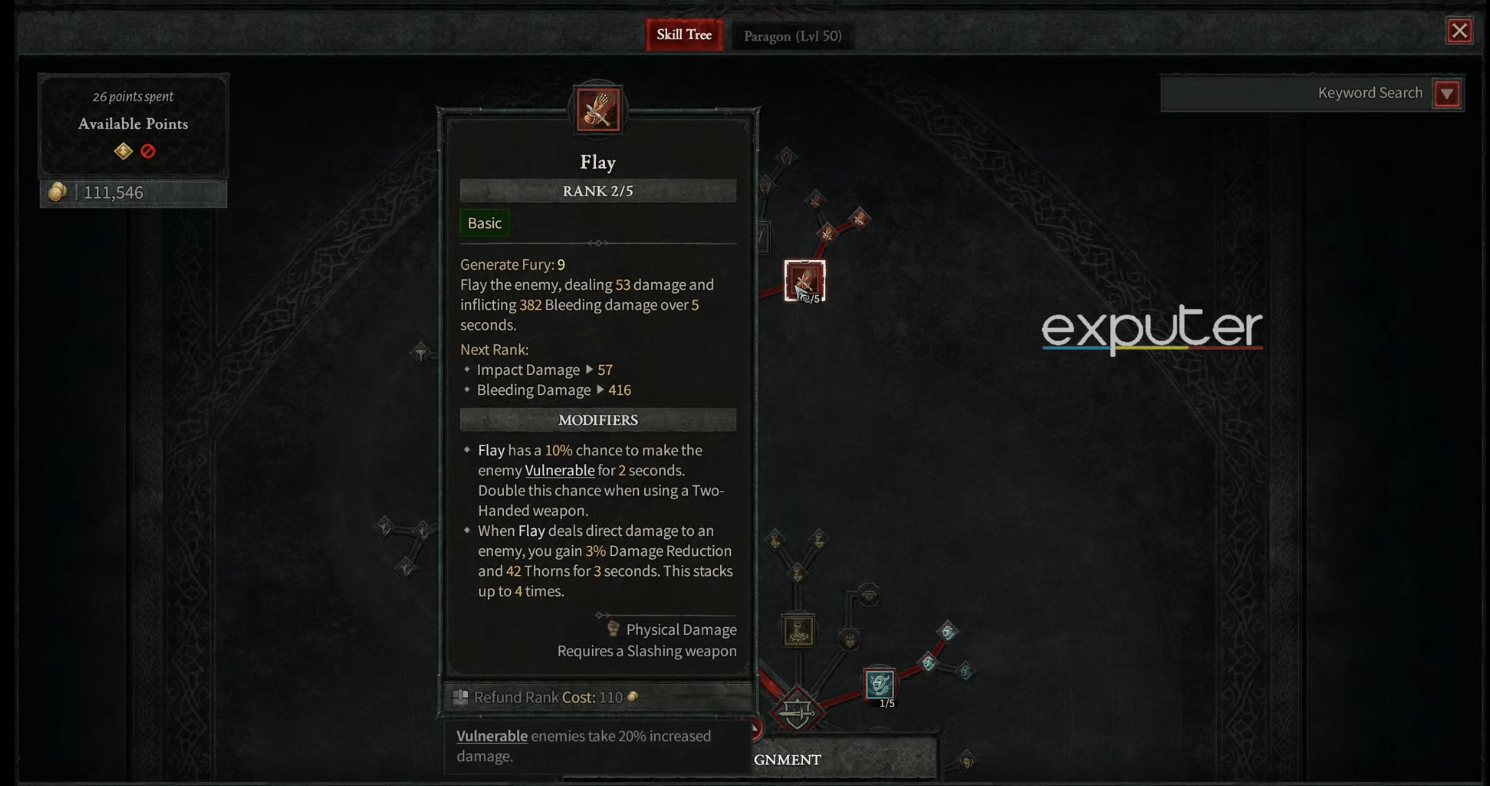Select the gold skill point diamond icon

[122, 150]
